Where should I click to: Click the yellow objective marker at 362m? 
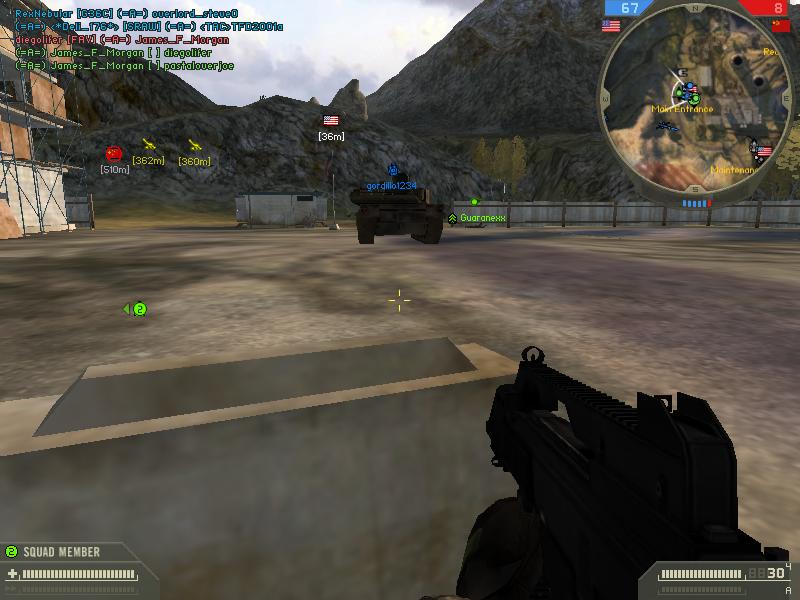(x=149, y=145)
